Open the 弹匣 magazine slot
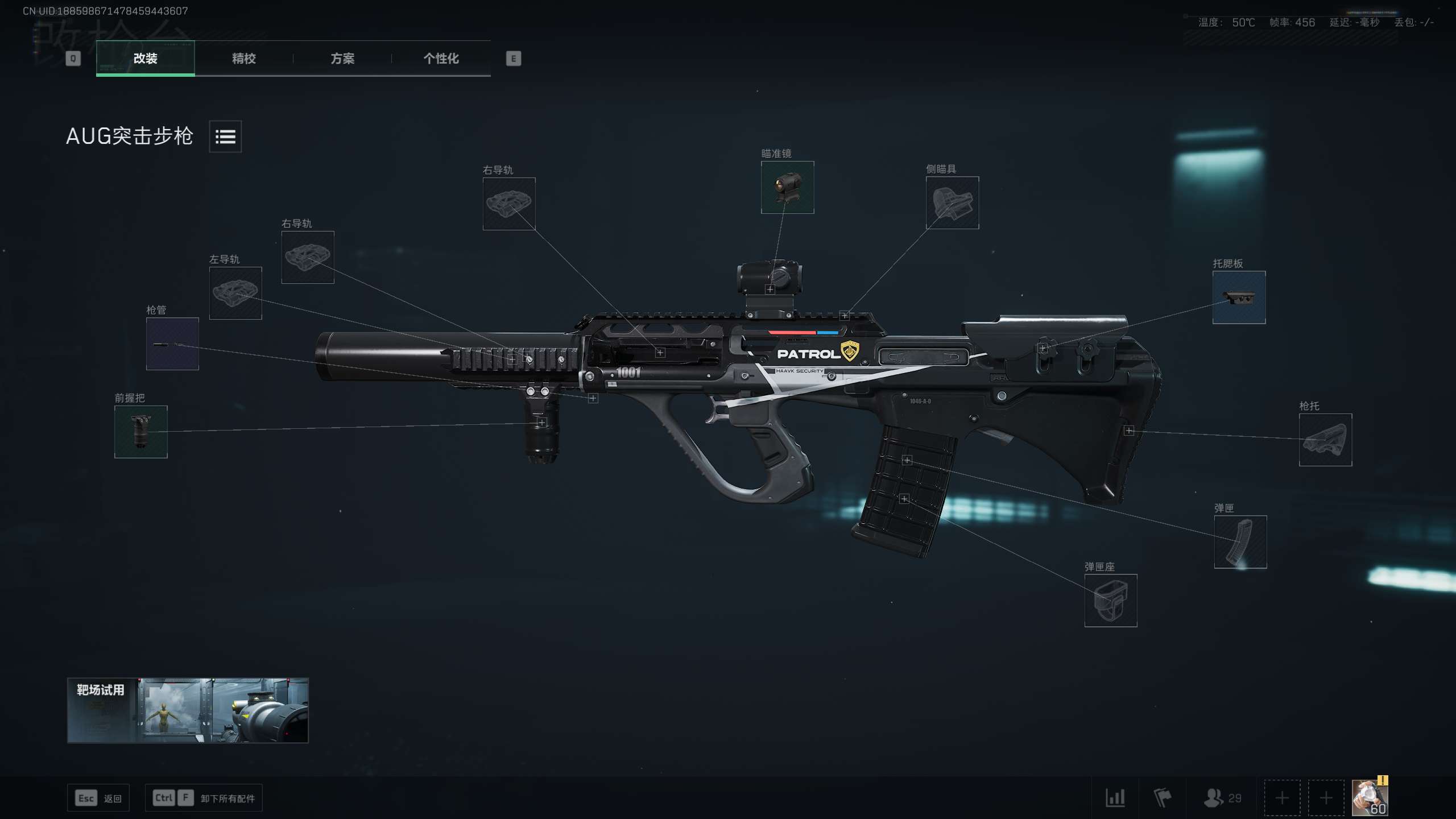The image size is (1456, 819). (x=1240, y=542)
